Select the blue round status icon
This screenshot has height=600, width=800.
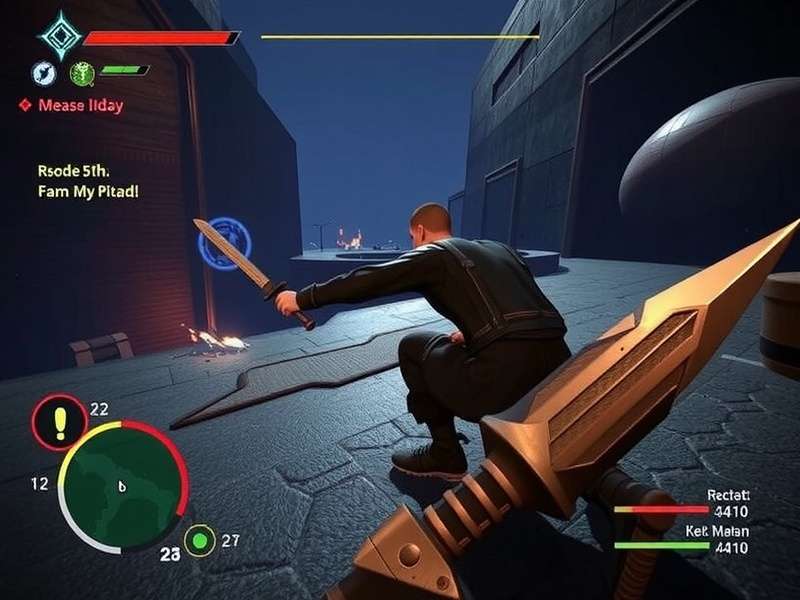coord(44,73)
